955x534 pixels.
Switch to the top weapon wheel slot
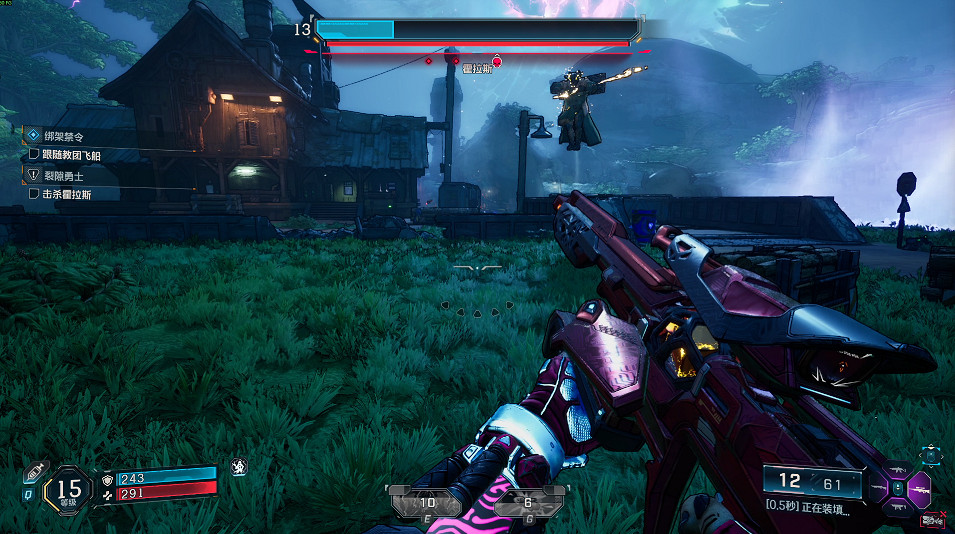point(898,472)
